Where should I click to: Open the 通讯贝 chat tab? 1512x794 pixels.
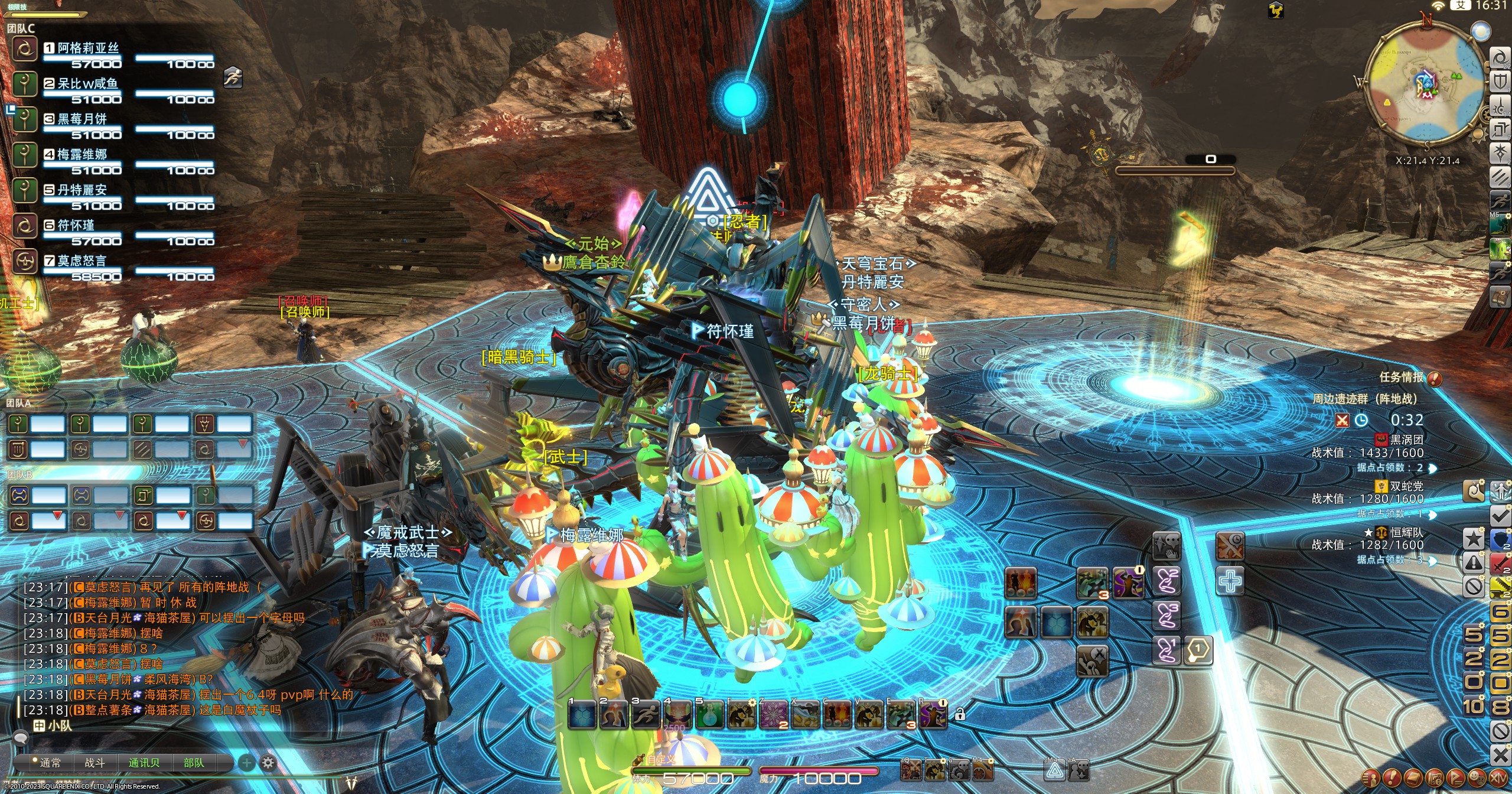point(144,763)
